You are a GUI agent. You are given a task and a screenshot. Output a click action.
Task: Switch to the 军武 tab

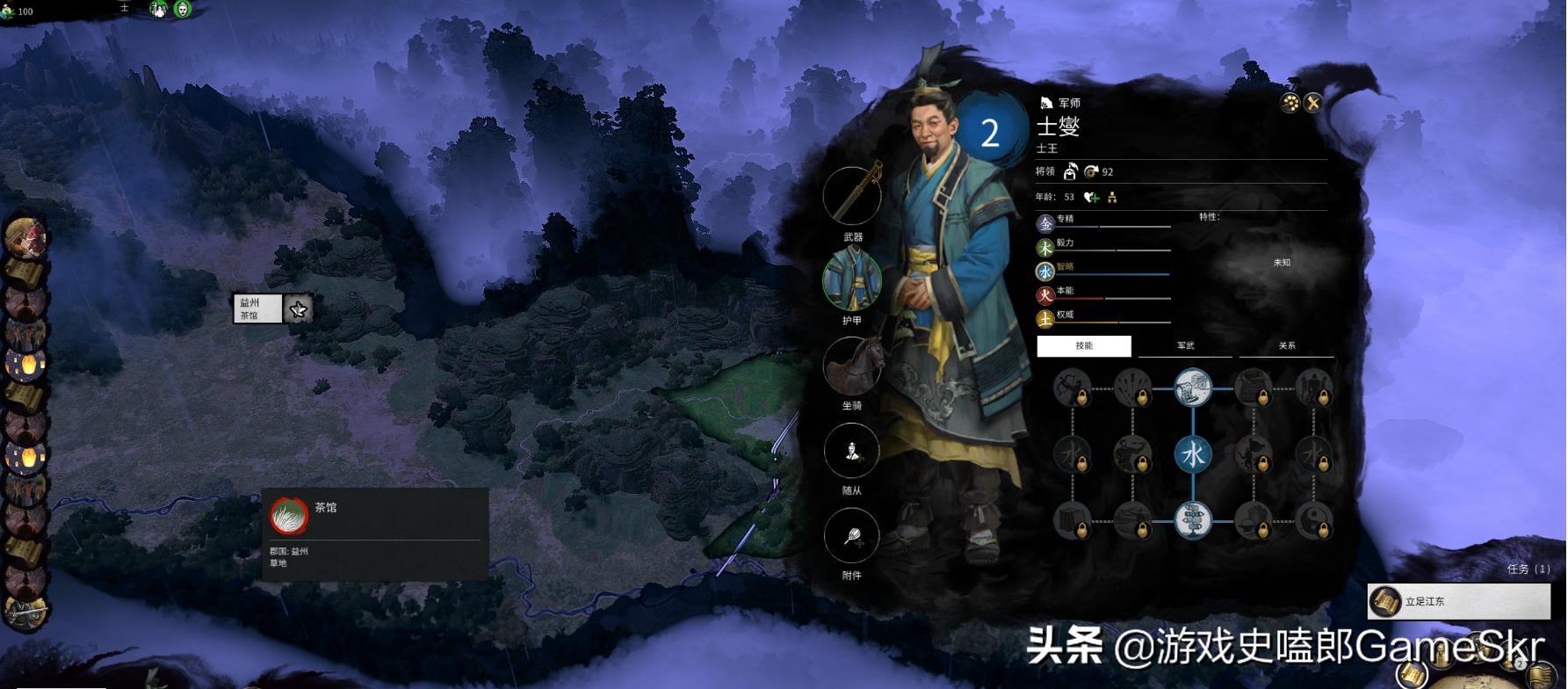click(x=1185, y=345)
